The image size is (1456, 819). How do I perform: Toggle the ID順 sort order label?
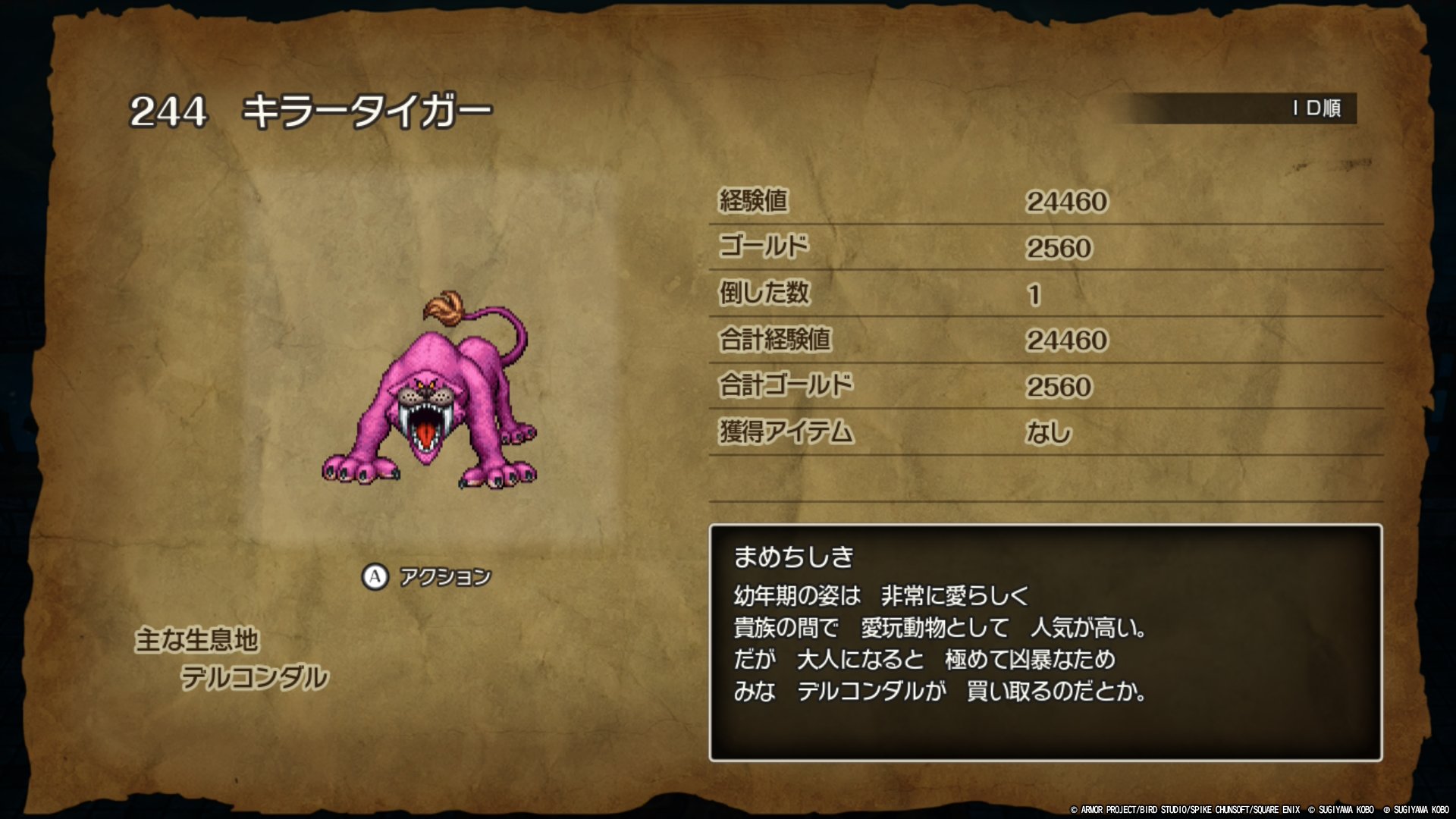pos(1316,108)
